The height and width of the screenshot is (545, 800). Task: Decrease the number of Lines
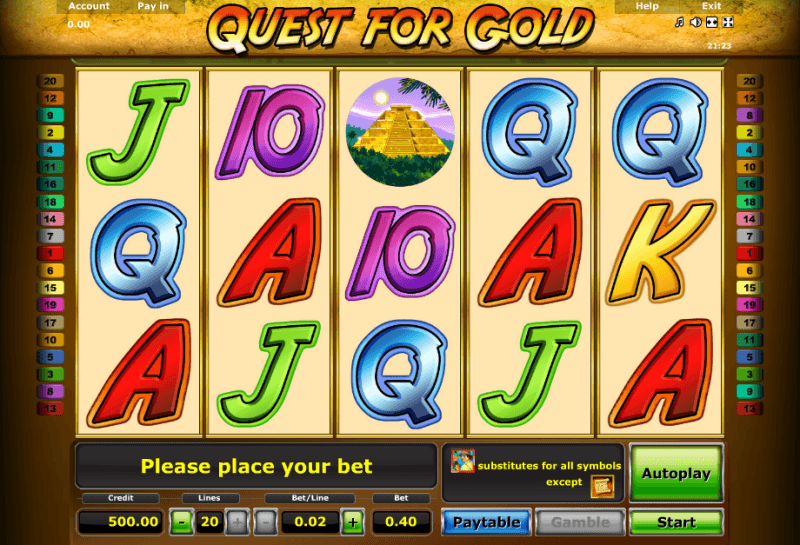(x=181, y=521)
